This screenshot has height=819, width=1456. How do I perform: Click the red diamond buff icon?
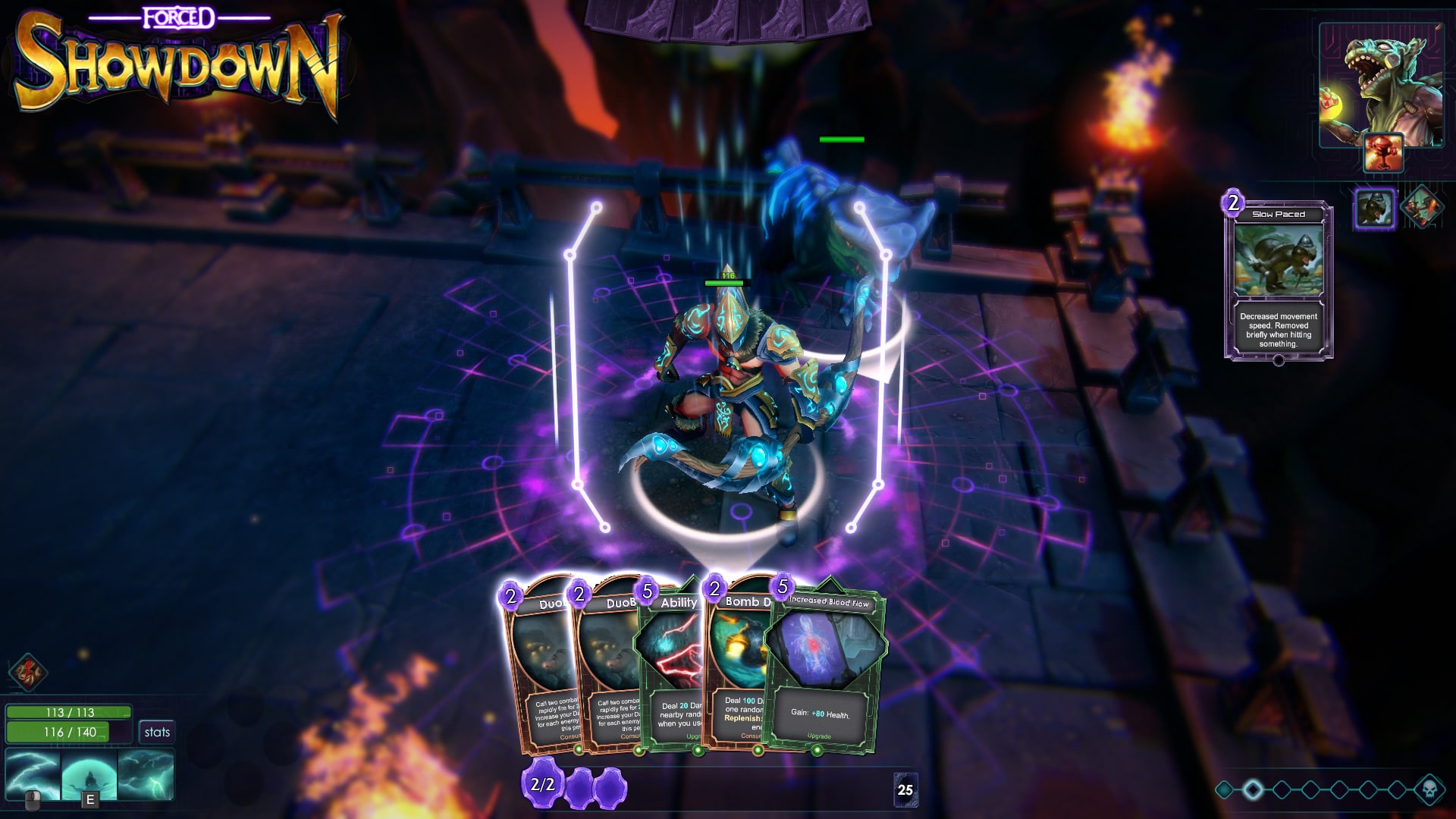(28, 672)
